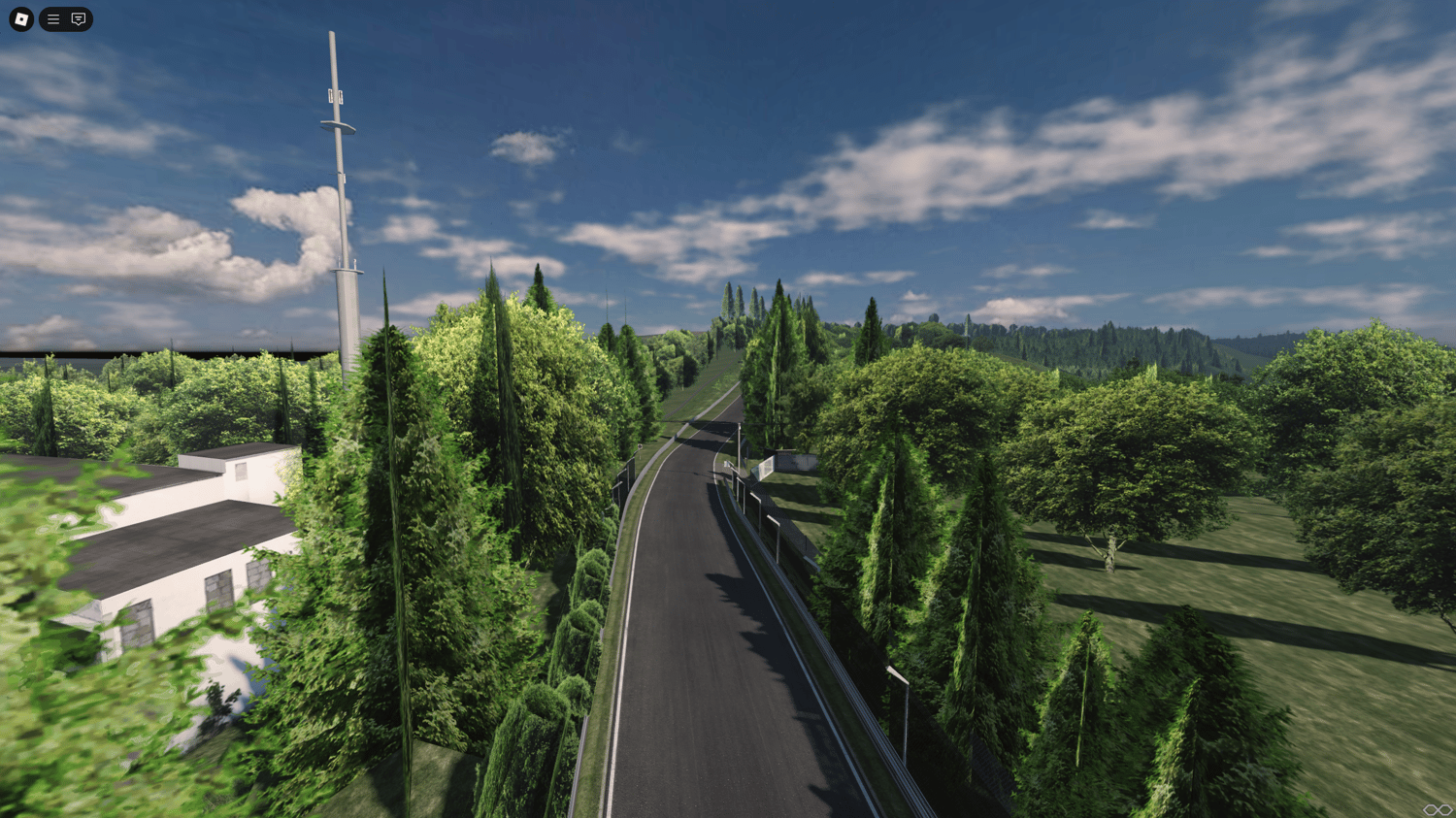Select the Roblox tilted-square logo
Viewport: 1456px width, 818px height.
click(x=20, y=19)
